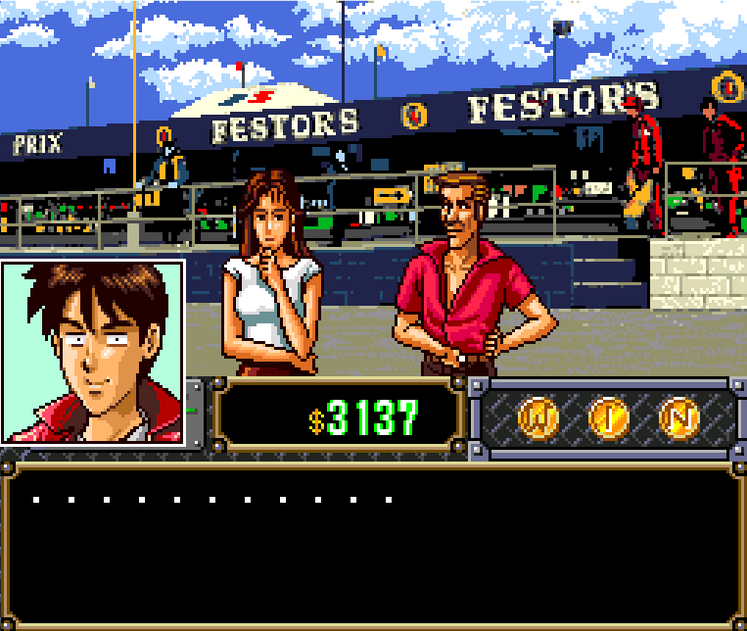Click the speaker portrait in red jacket
This screenshot has width=747, height=631.
pyautogui.click(x=93, y=351)
